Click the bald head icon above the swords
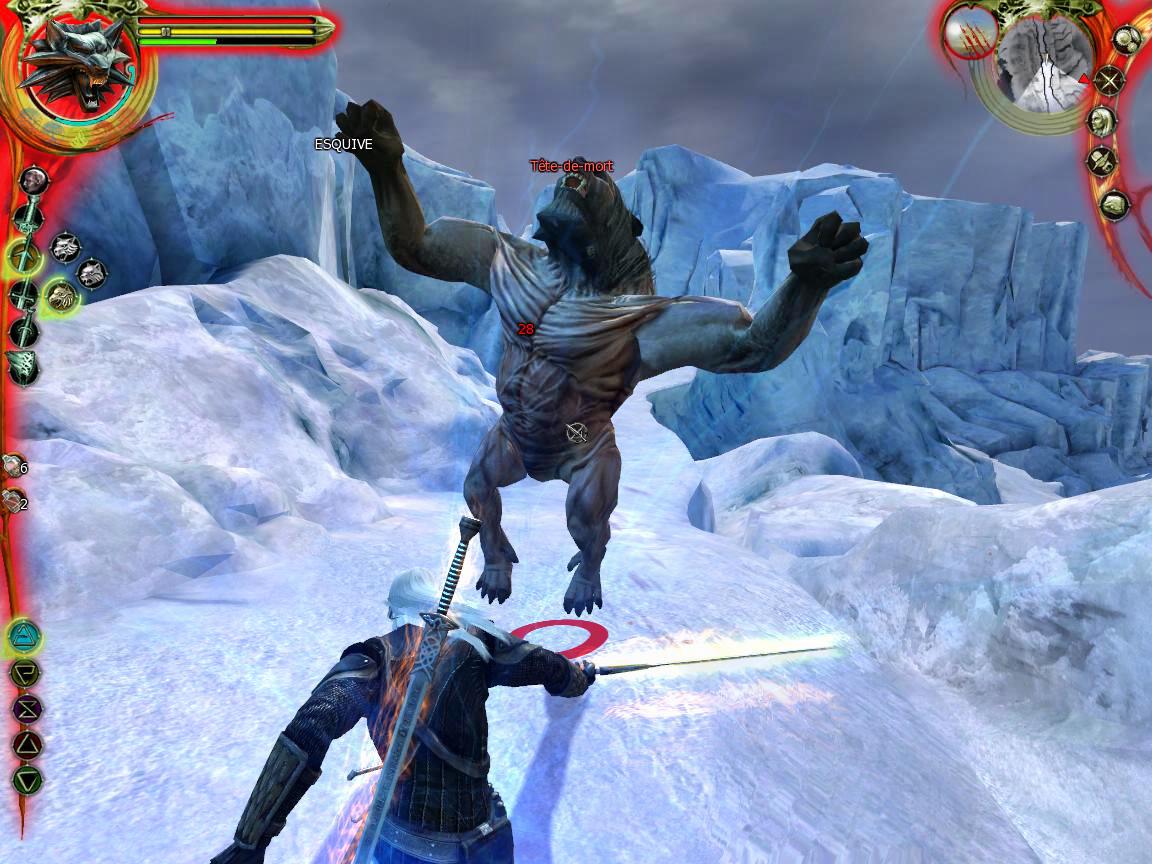Viewport: 1152px width, 864px height. point(33,180)
